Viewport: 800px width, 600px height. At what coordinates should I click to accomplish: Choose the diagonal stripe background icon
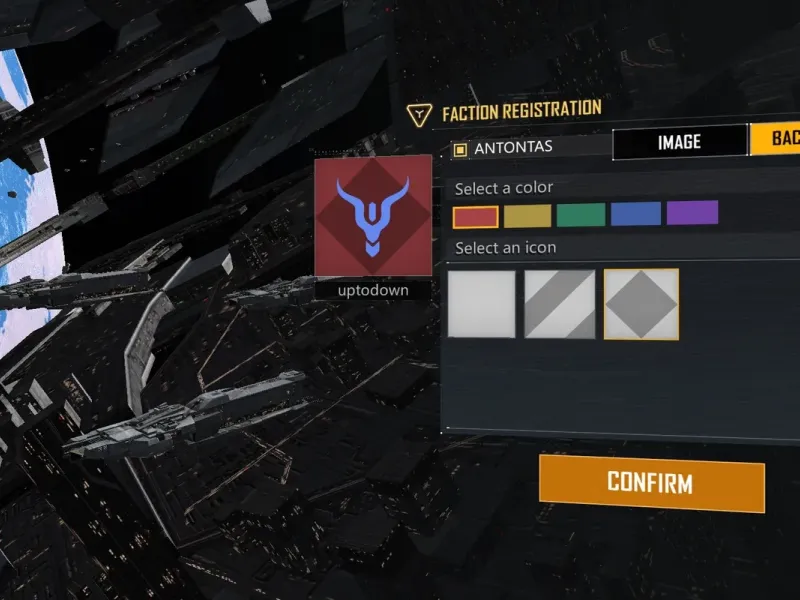point(561,304)
